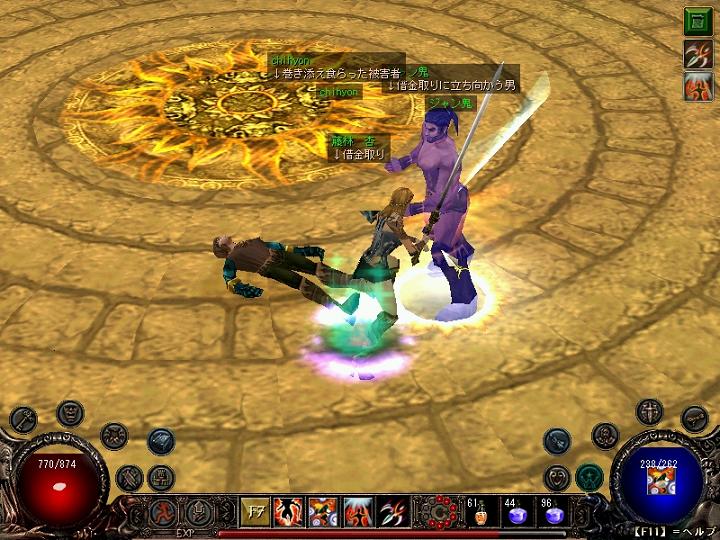Use the blue potion with count 44
Viewport: 720px width, 540px height.
(x=517, y=513)
